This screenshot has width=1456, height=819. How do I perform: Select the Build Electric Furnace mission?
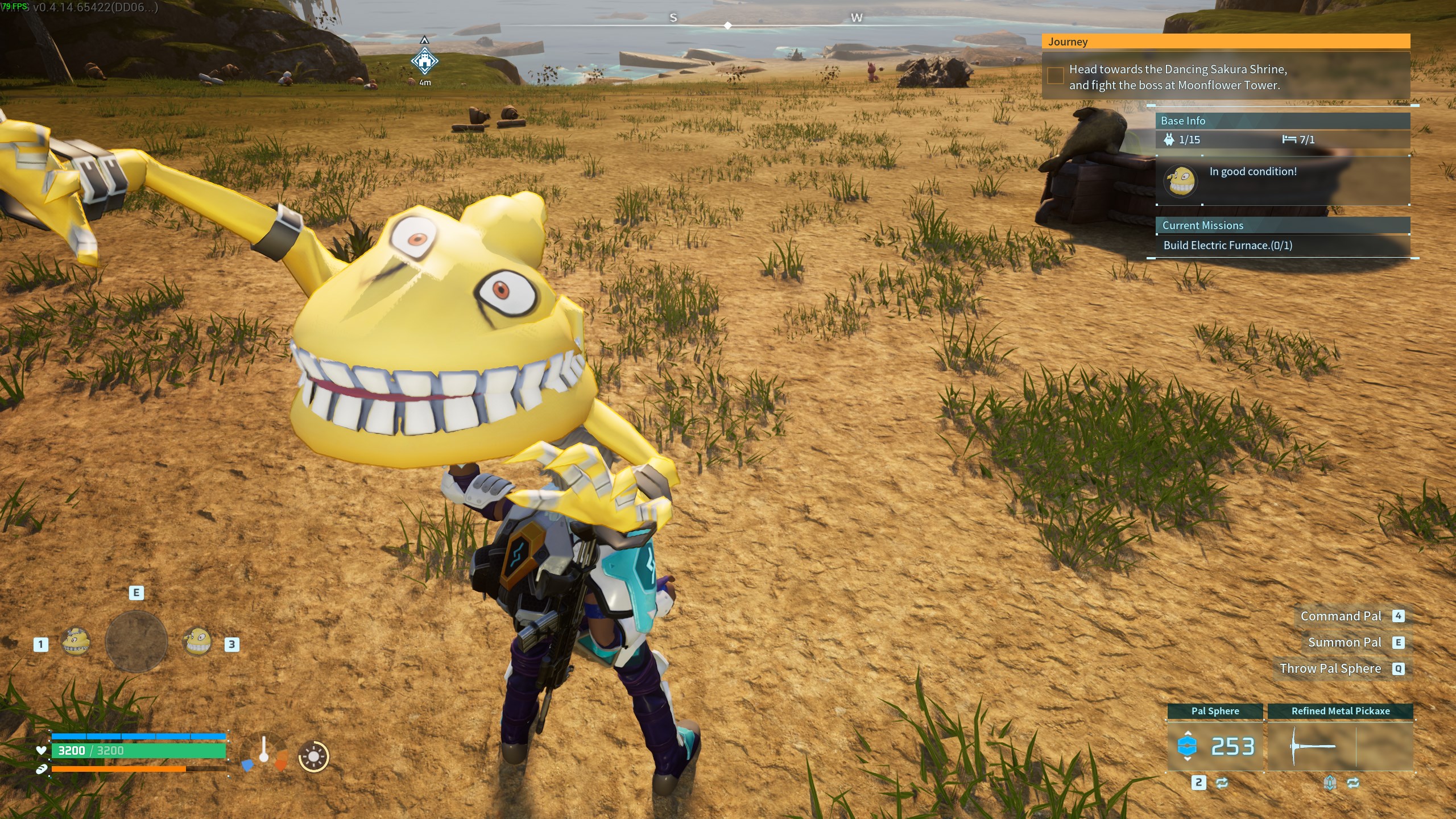point(1227,245)
